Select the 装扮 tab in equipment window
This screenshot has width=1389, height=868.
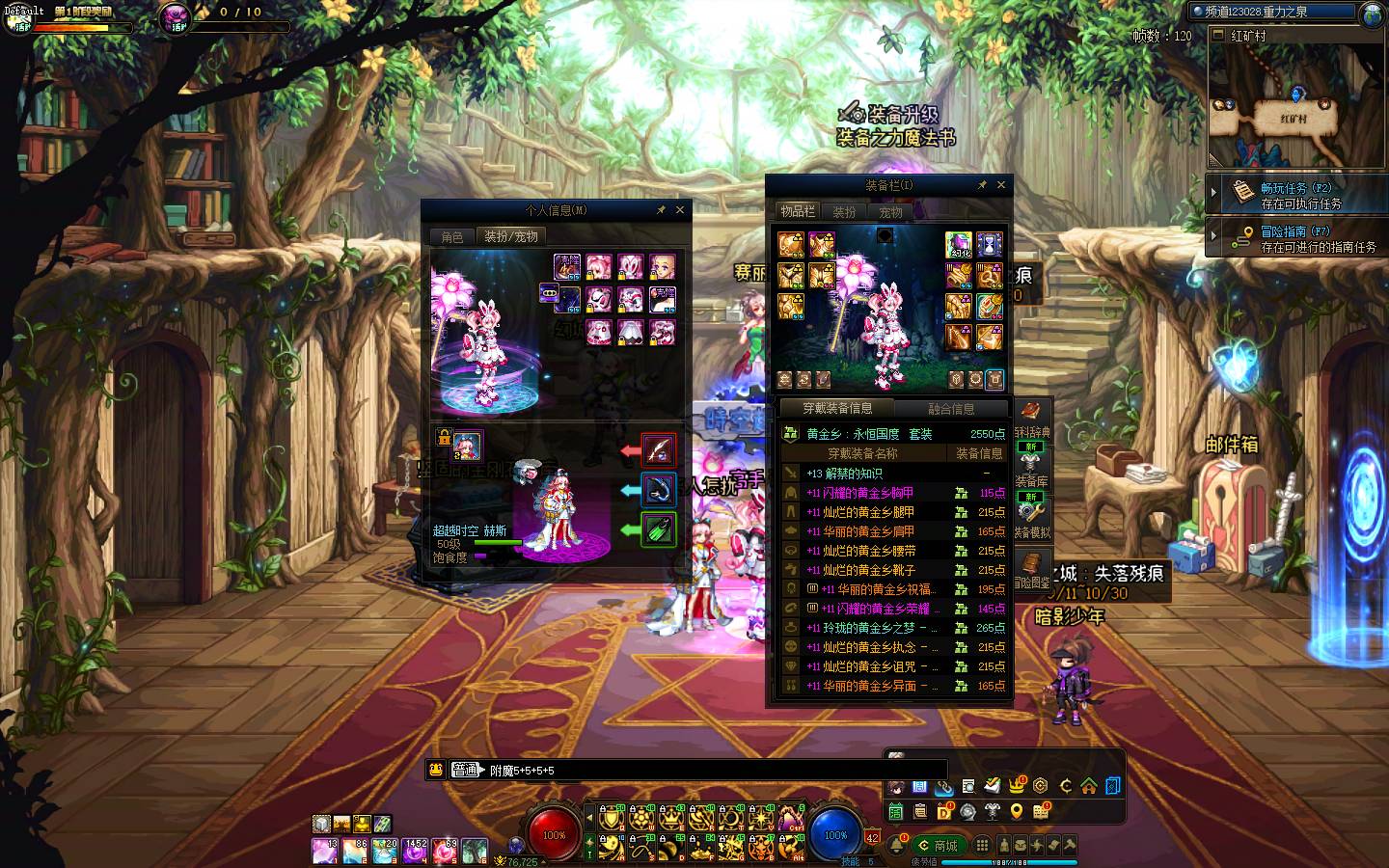(844, 211)
